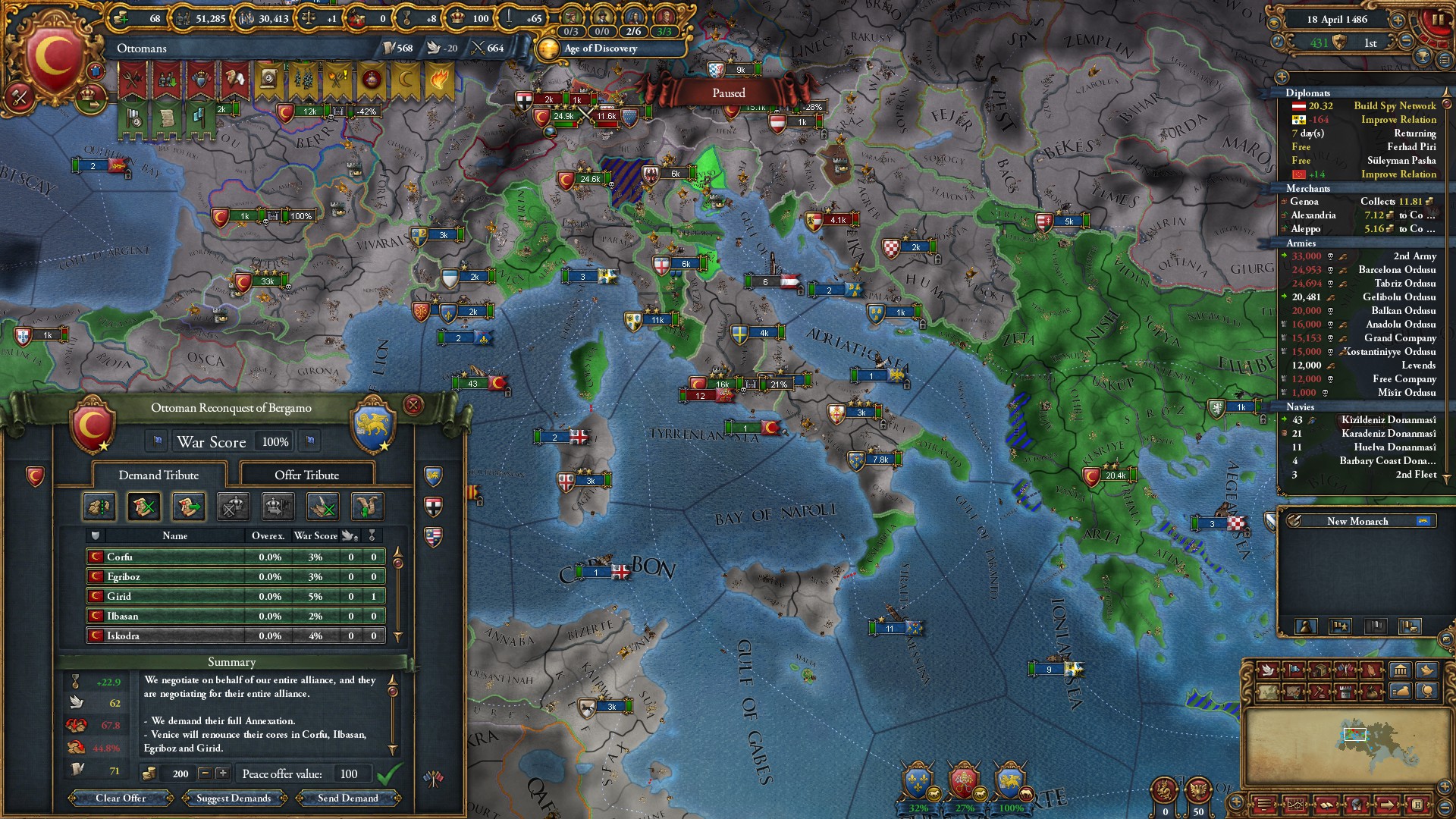Open the Demand Tribute tab

coord(158,475)
